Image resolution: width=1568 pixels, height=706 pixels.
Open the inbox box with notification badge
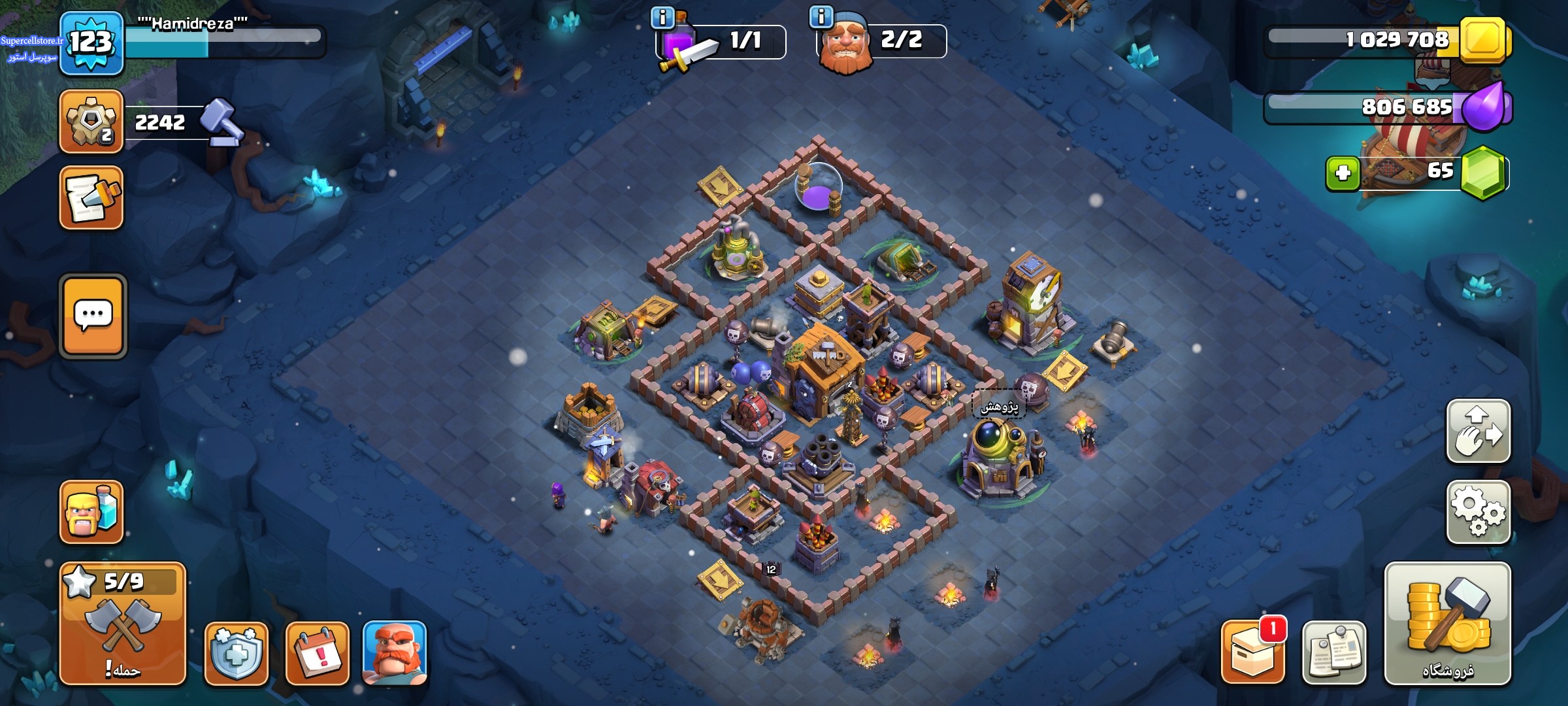click(1253, 653)
